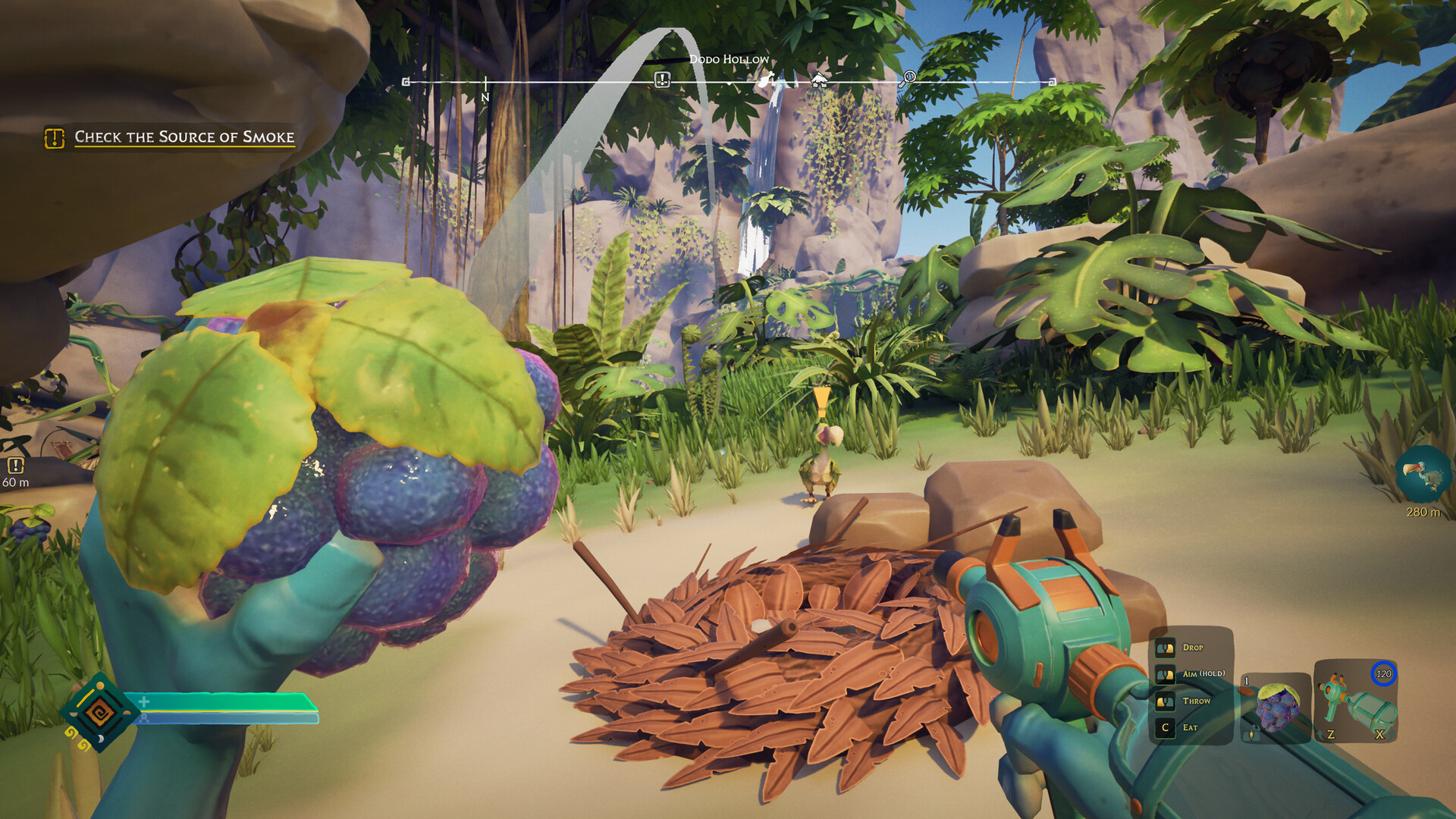This screenshot has height=819, width=1456.
Task: Select Drop from the action menu
Action: 1193,648
